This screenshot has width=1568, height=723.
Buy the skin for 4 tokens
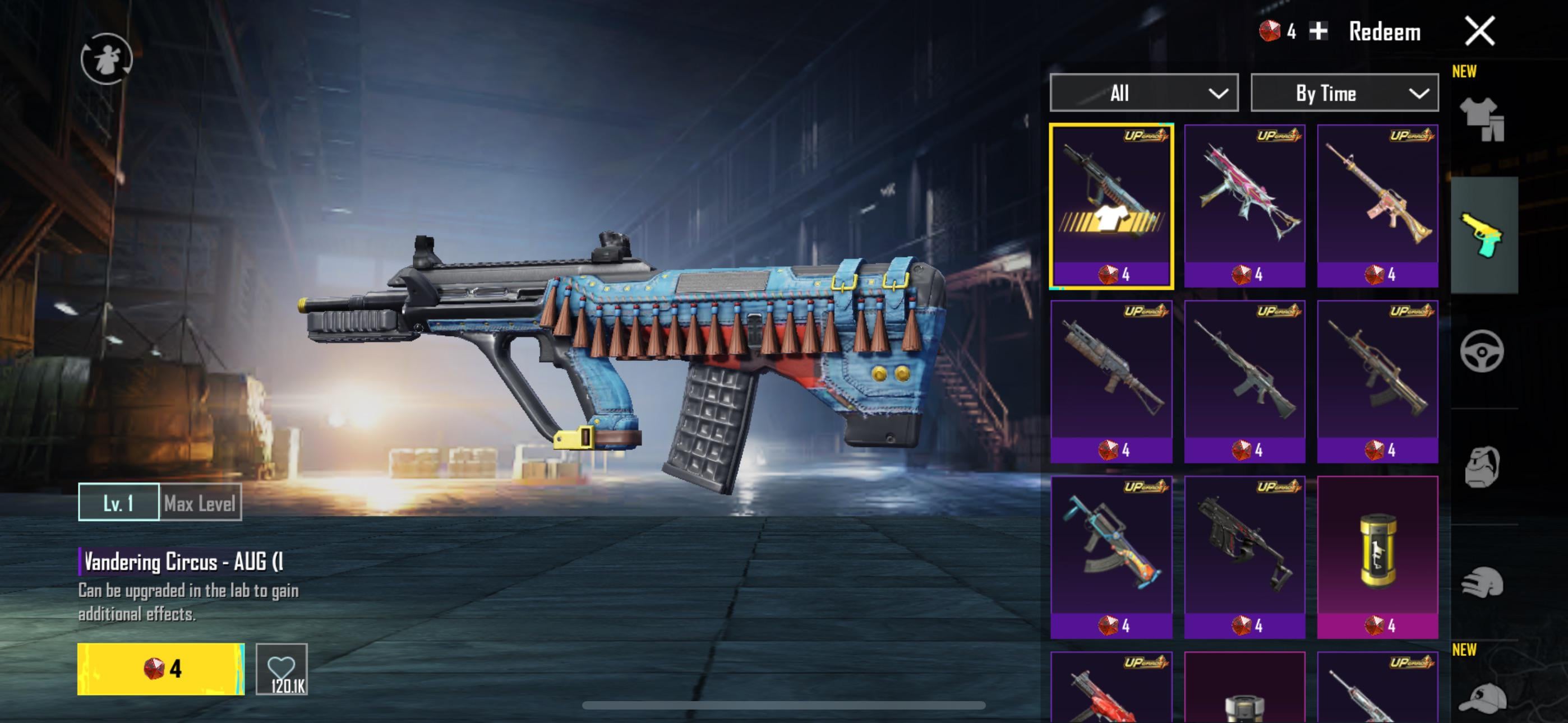tap(161, 669)
